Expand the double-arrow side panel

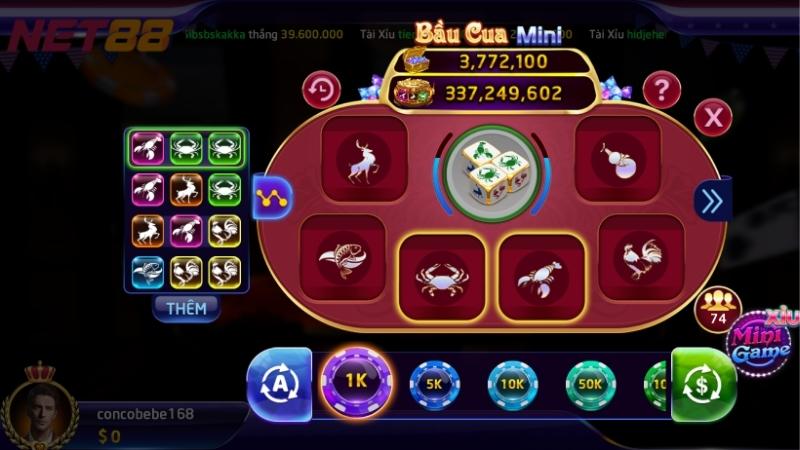tap(712, 201)
